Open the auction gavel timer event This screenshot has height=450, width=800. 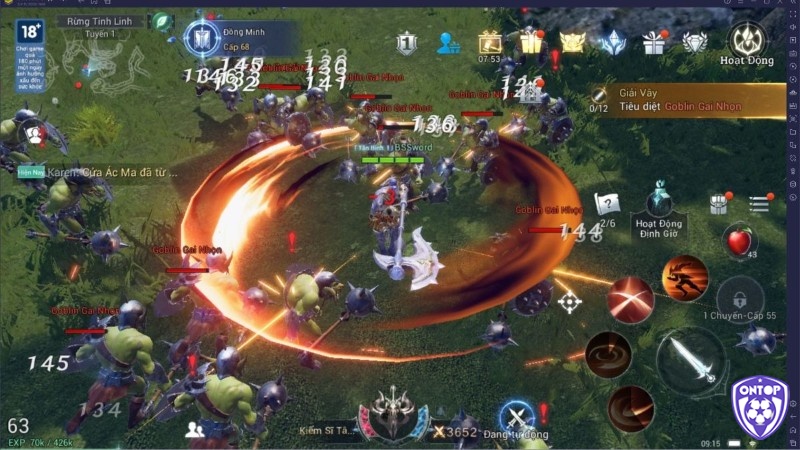point(489,42)
